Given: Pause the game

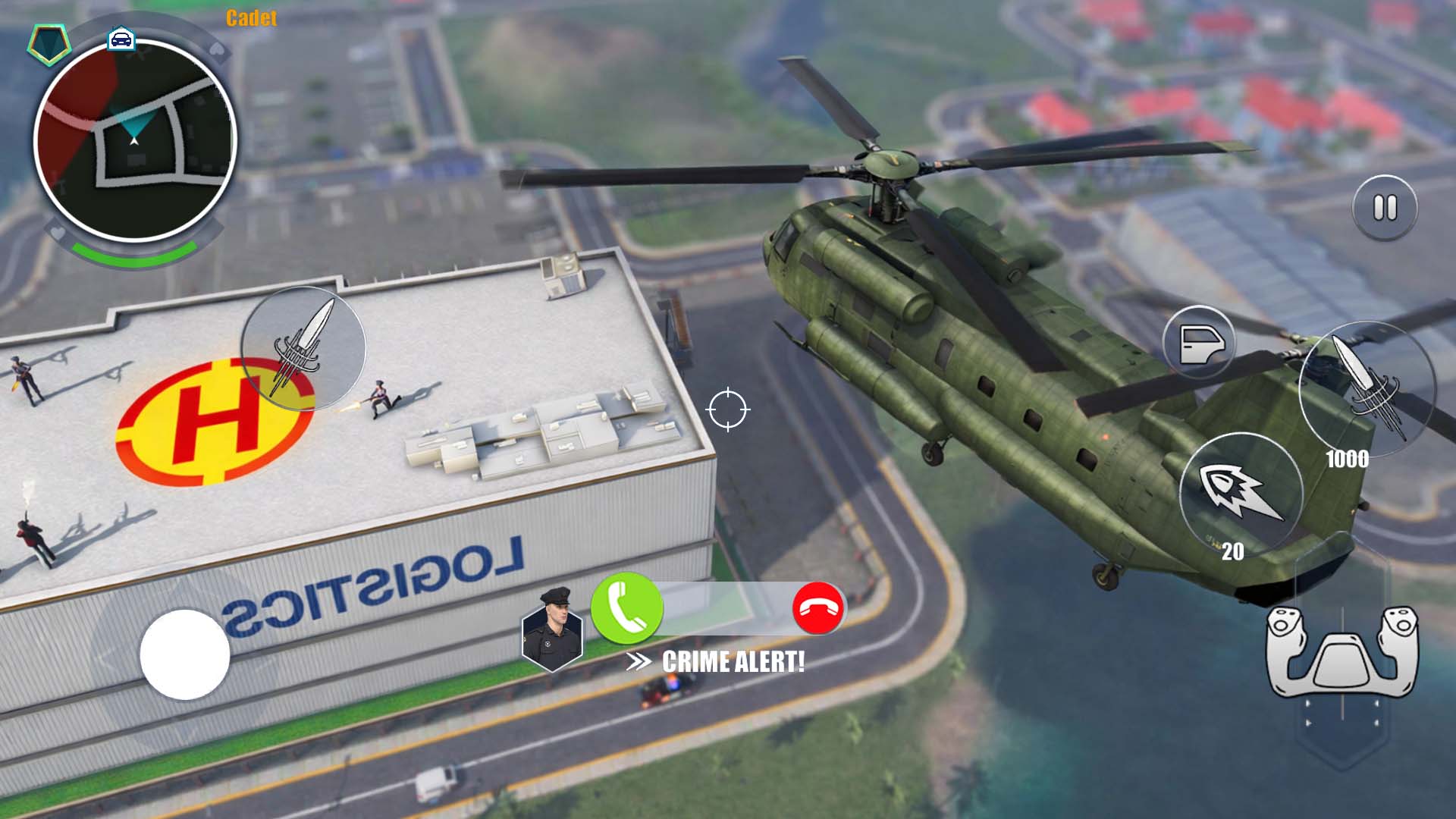Looking at the screenshot, I should [x=1385, y=208].
